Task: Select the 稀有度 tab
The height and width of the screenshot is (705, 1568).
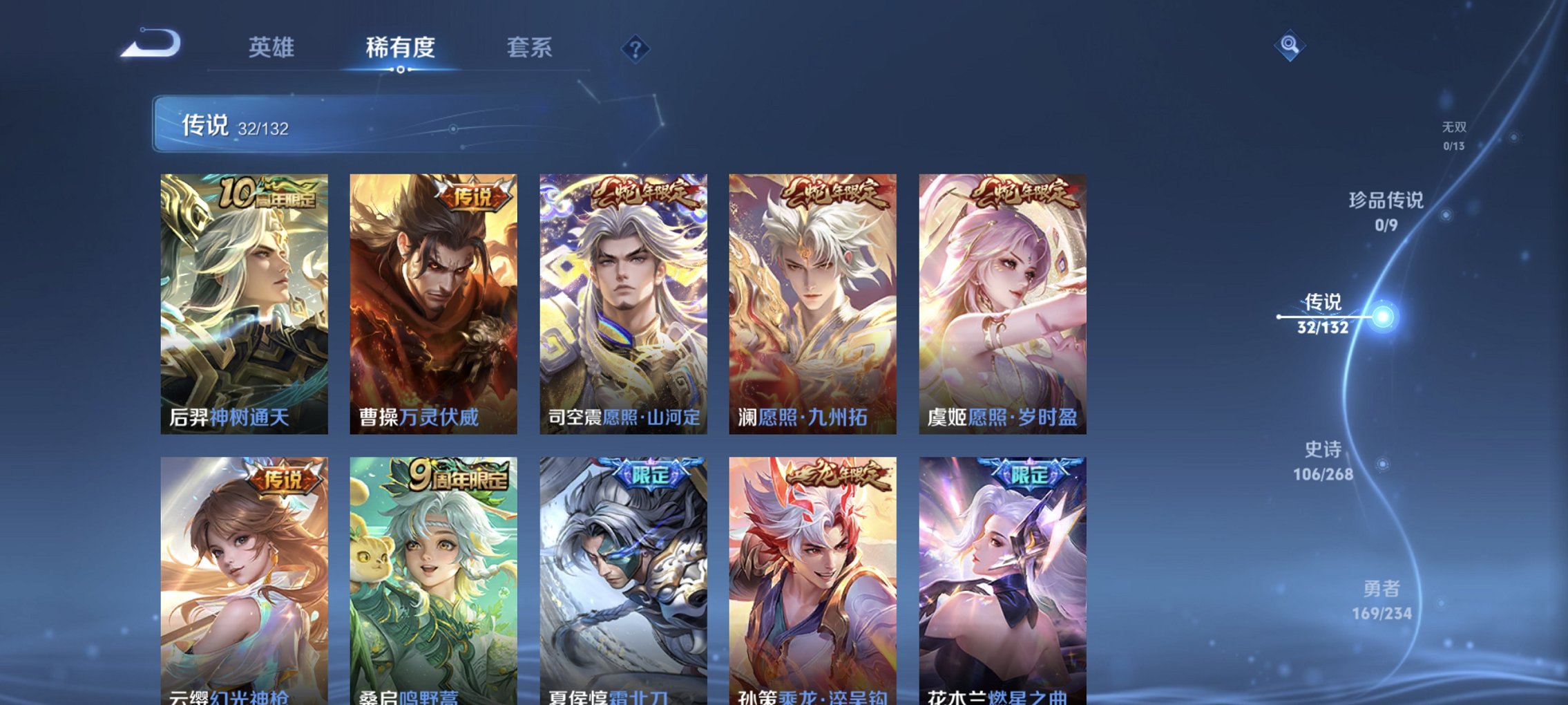Action: (401, 47)
